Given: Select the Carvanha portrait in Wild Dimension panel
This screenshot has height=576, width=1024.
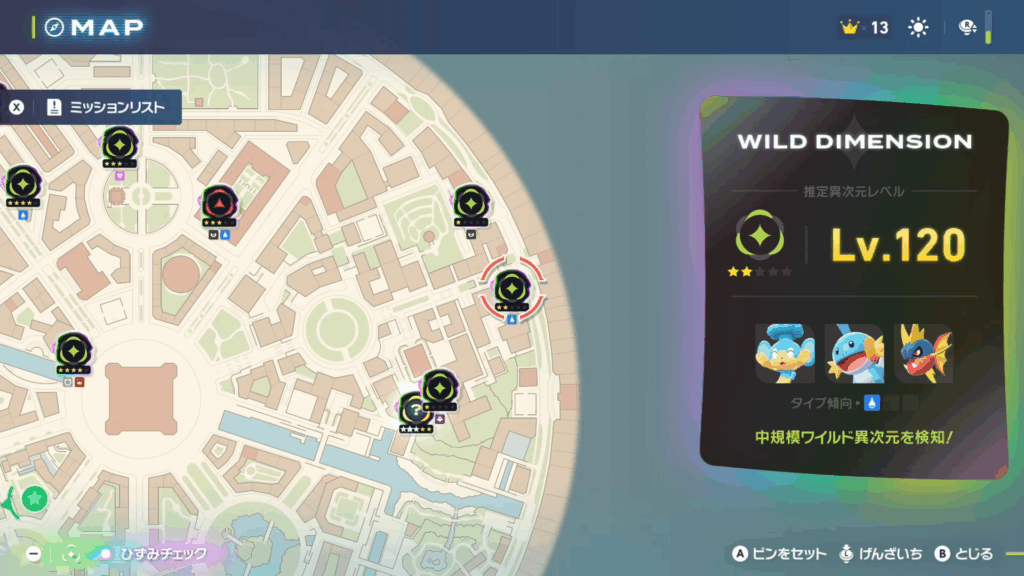Looking at the screenshot, I should coord(922,353).
